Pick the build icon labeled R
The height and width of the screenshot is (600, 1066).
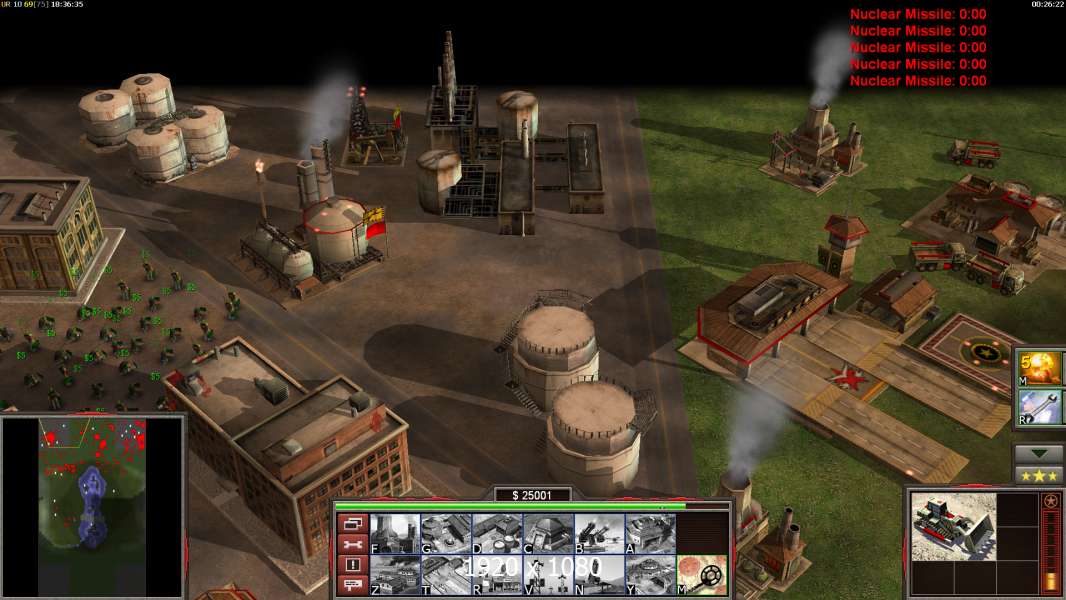[x=497, y=575]
